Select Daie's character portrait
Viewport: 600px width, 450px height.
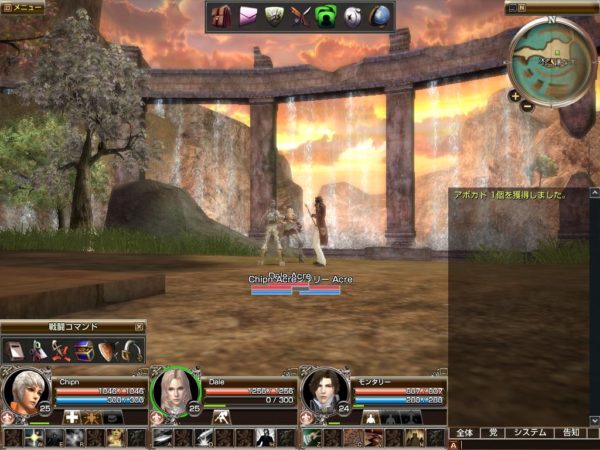click(173, 392)
